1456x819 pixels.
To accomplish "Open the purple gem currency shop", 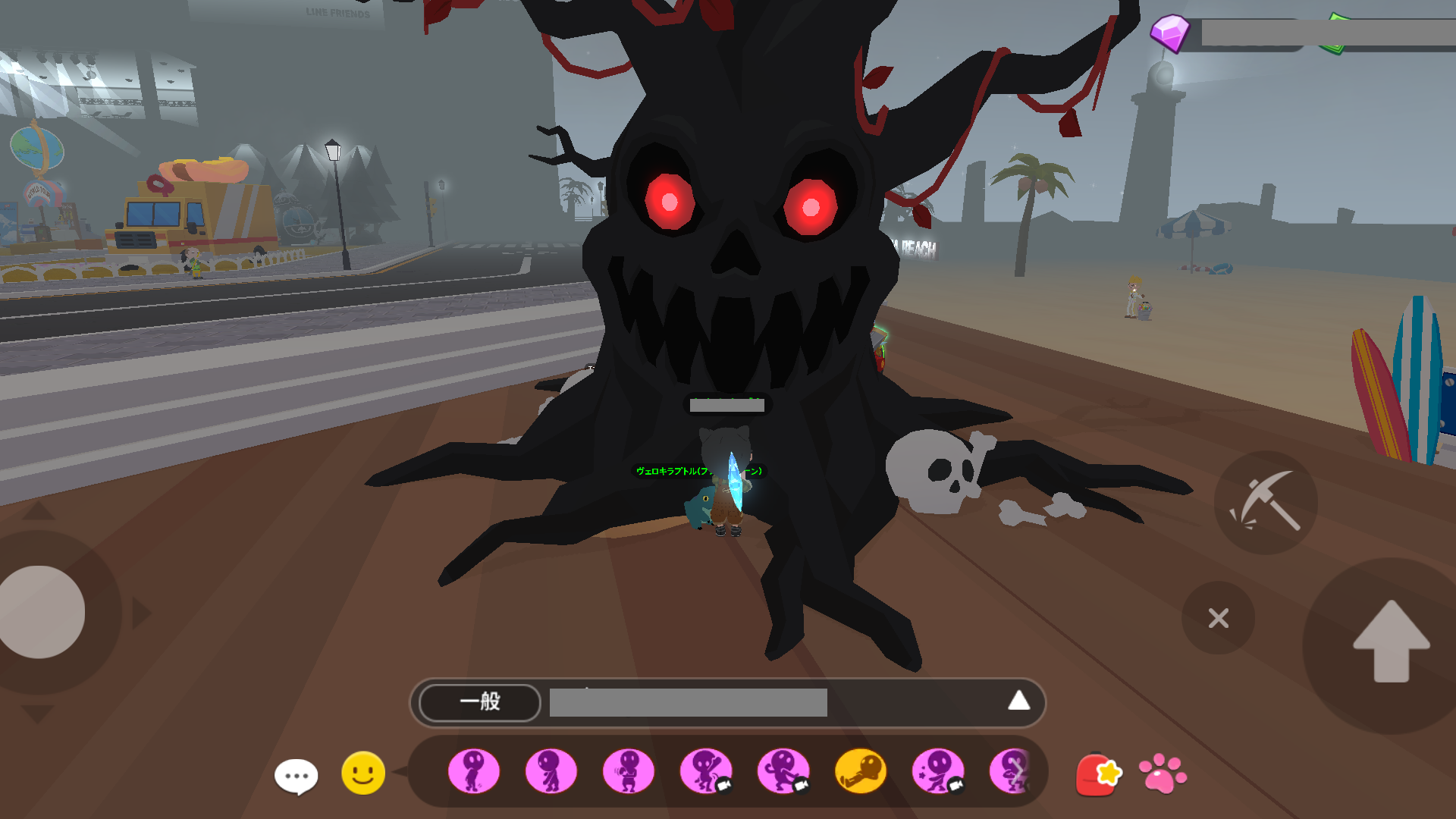I will (1169, 33).
